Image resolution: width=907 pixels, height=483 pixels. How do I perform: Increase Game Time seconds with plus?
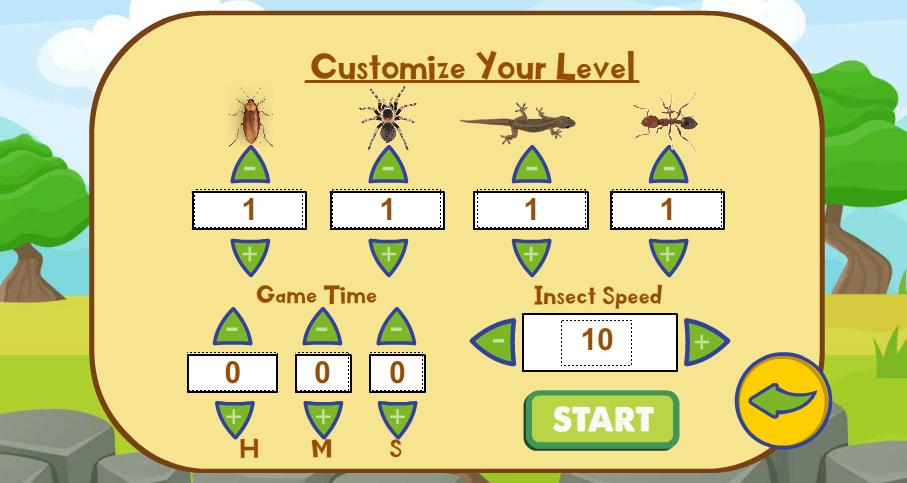(x=397, y=417)
